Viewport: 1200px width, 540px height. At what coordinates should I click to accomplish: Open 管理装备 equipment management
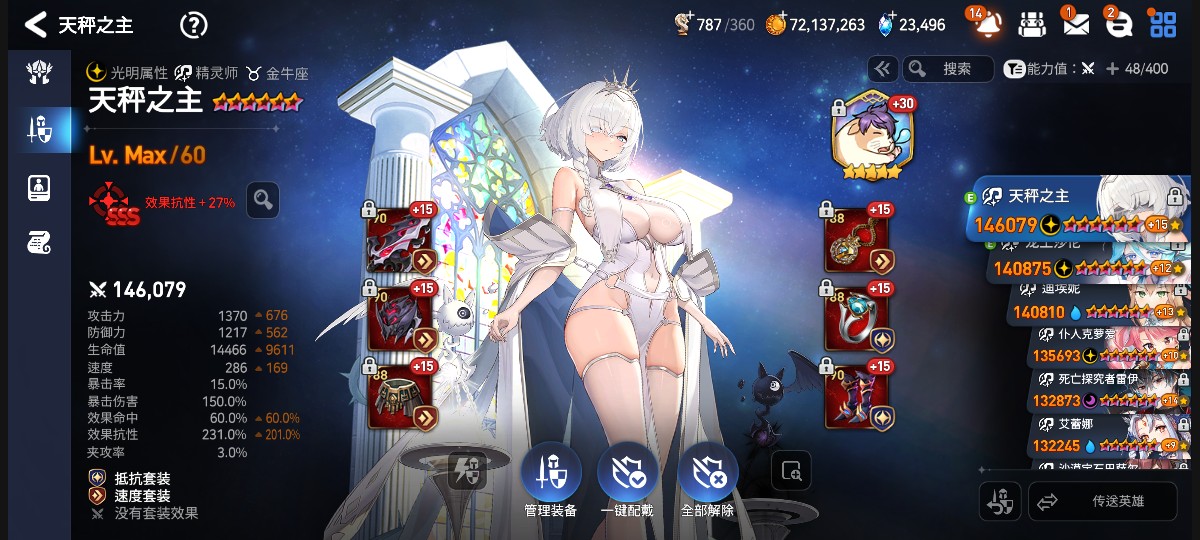click(x=550, y=474)
